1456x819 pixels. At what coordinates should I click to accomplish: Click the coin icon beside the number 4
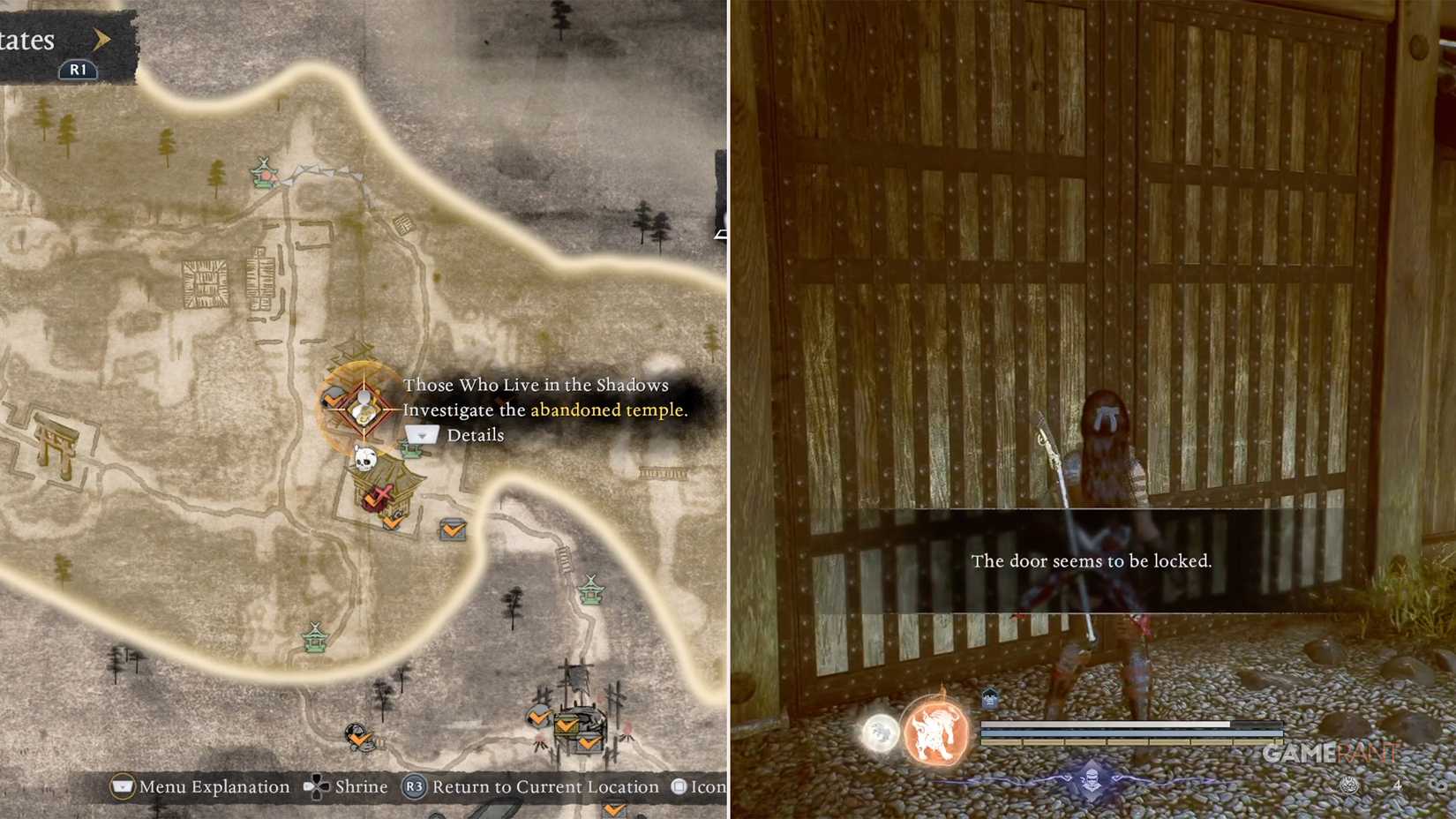(x=1349, y=784)
